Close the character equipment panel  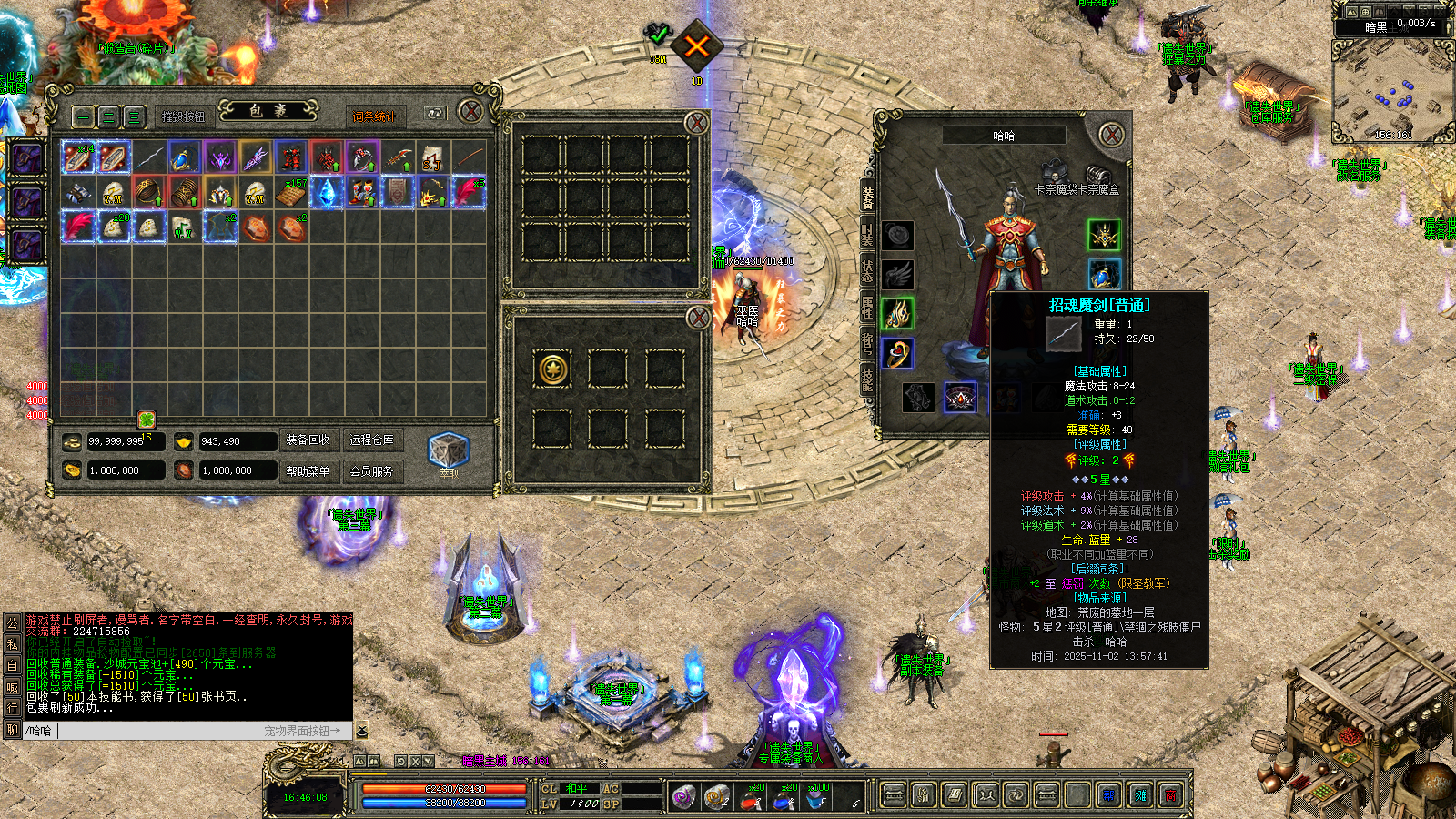click(1111, 136)
